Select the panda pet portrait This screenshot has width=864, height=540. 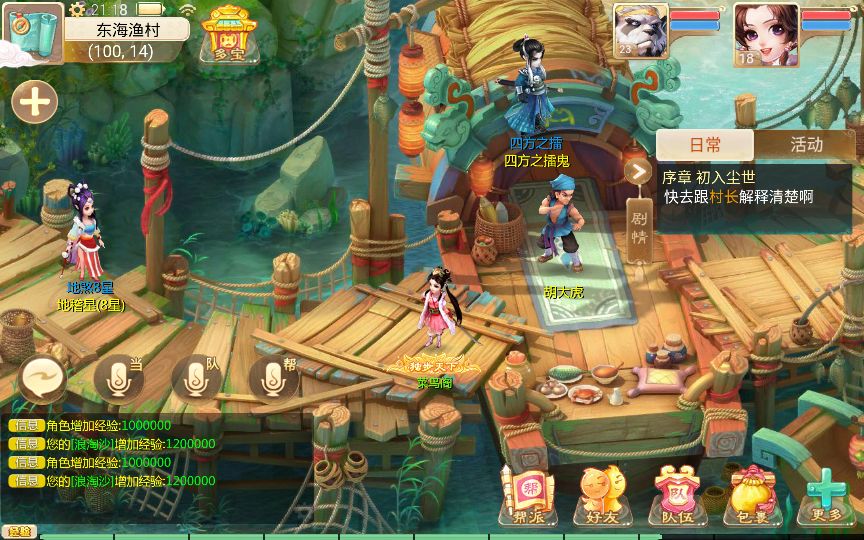638,34
